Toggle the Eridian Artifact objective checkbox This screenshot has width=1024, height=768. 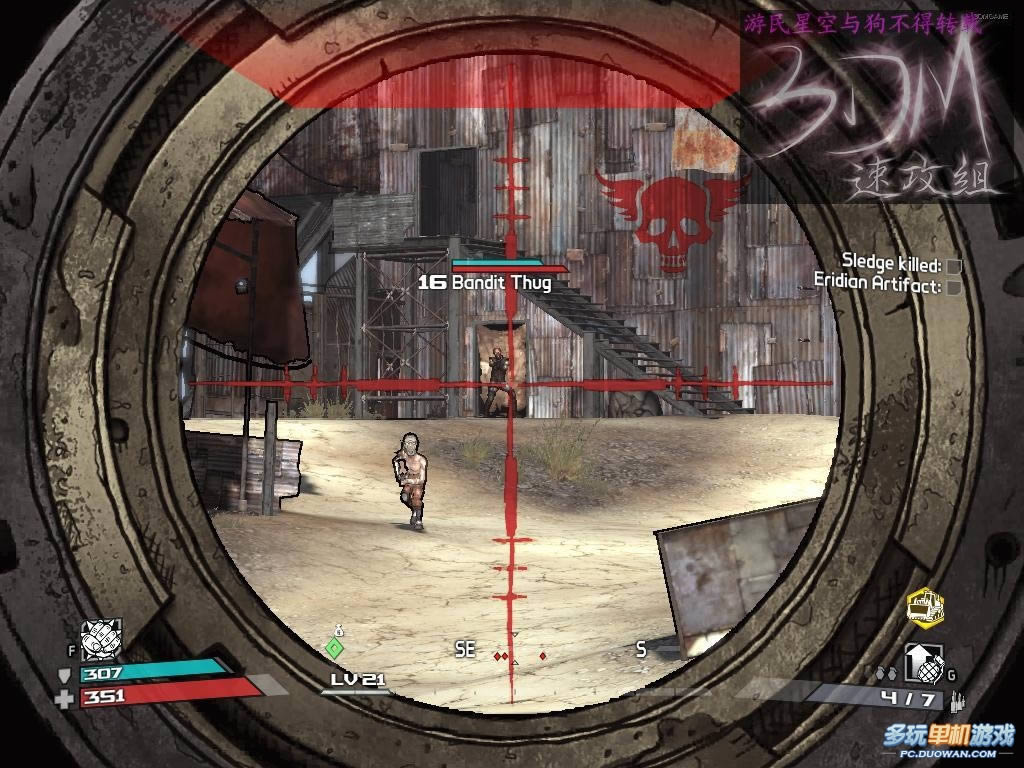point(954,287)
